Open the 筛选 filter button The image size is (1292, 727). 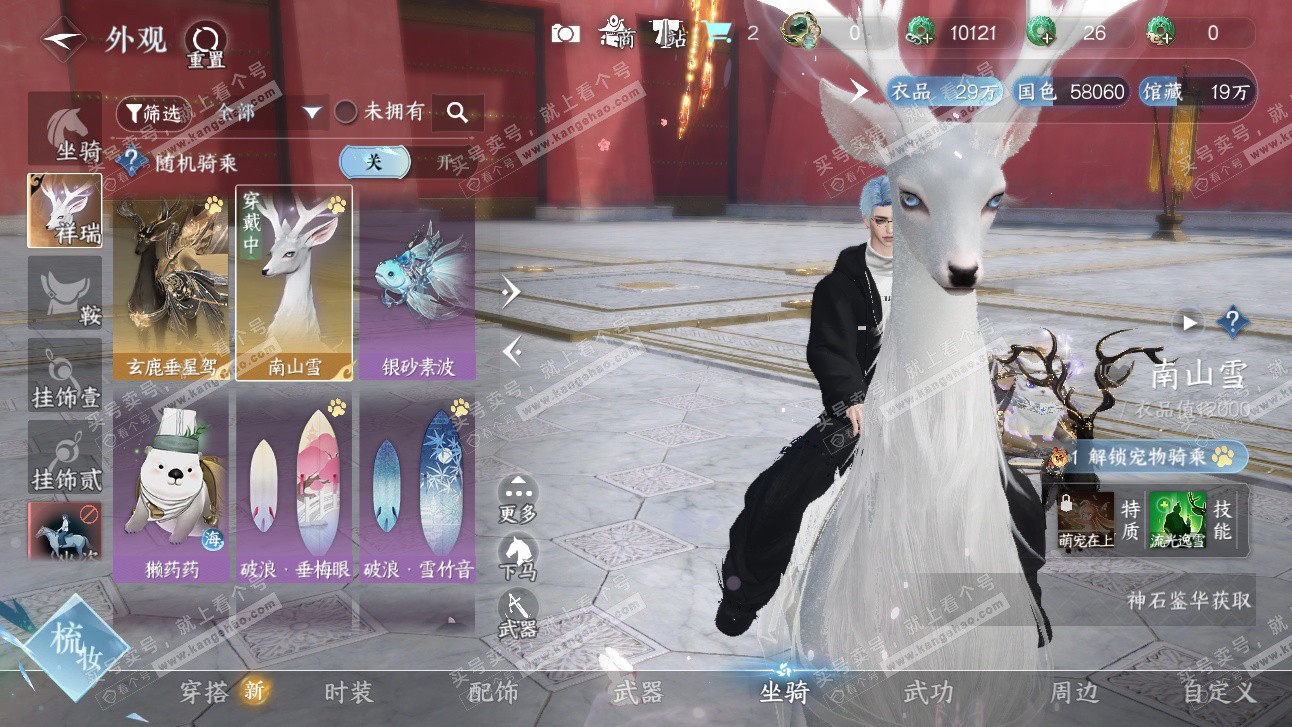click(152, 113)
